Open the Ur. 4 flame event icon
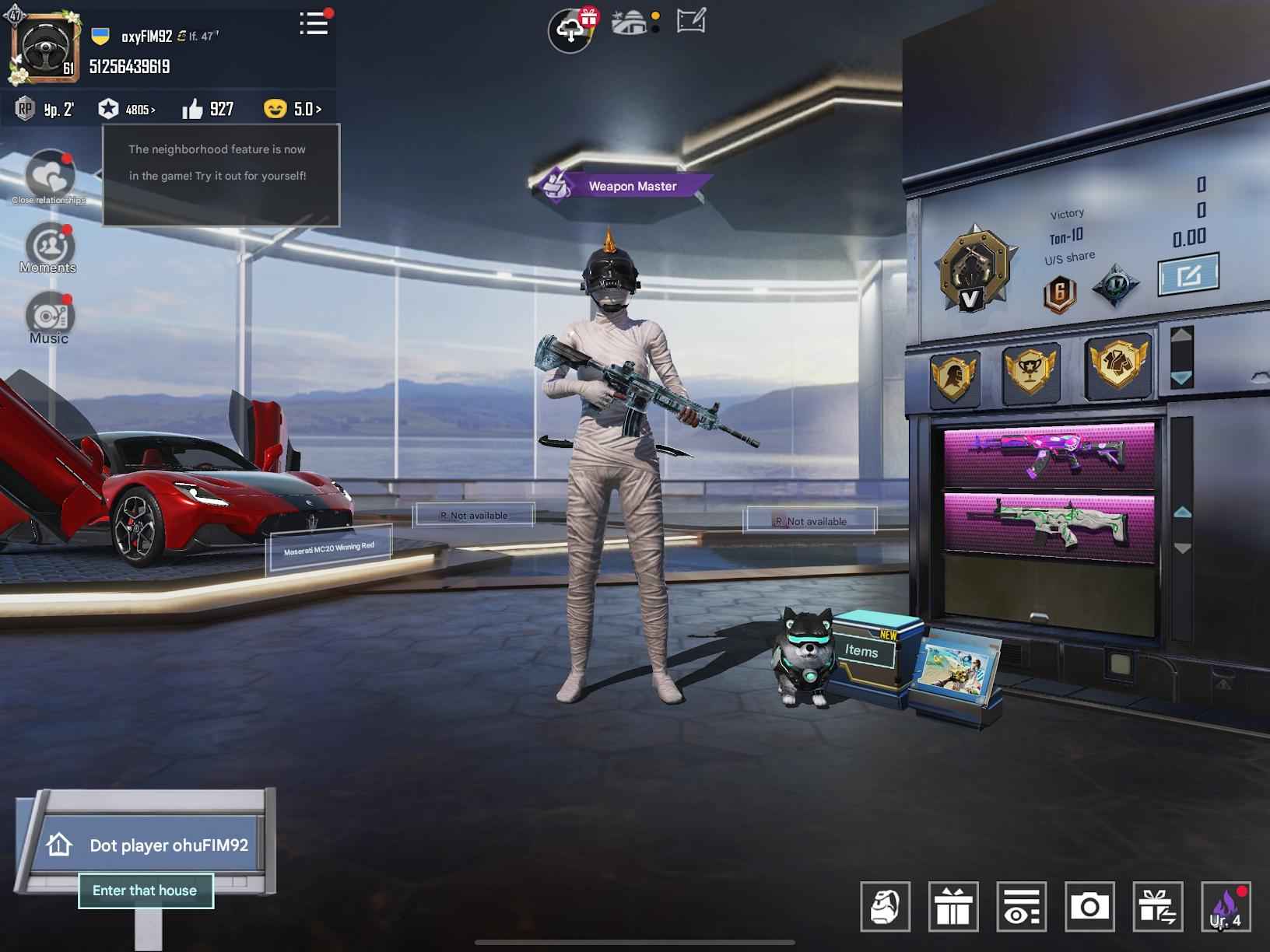Screen dimensions: 1270x952 (x=1226, y=908)
